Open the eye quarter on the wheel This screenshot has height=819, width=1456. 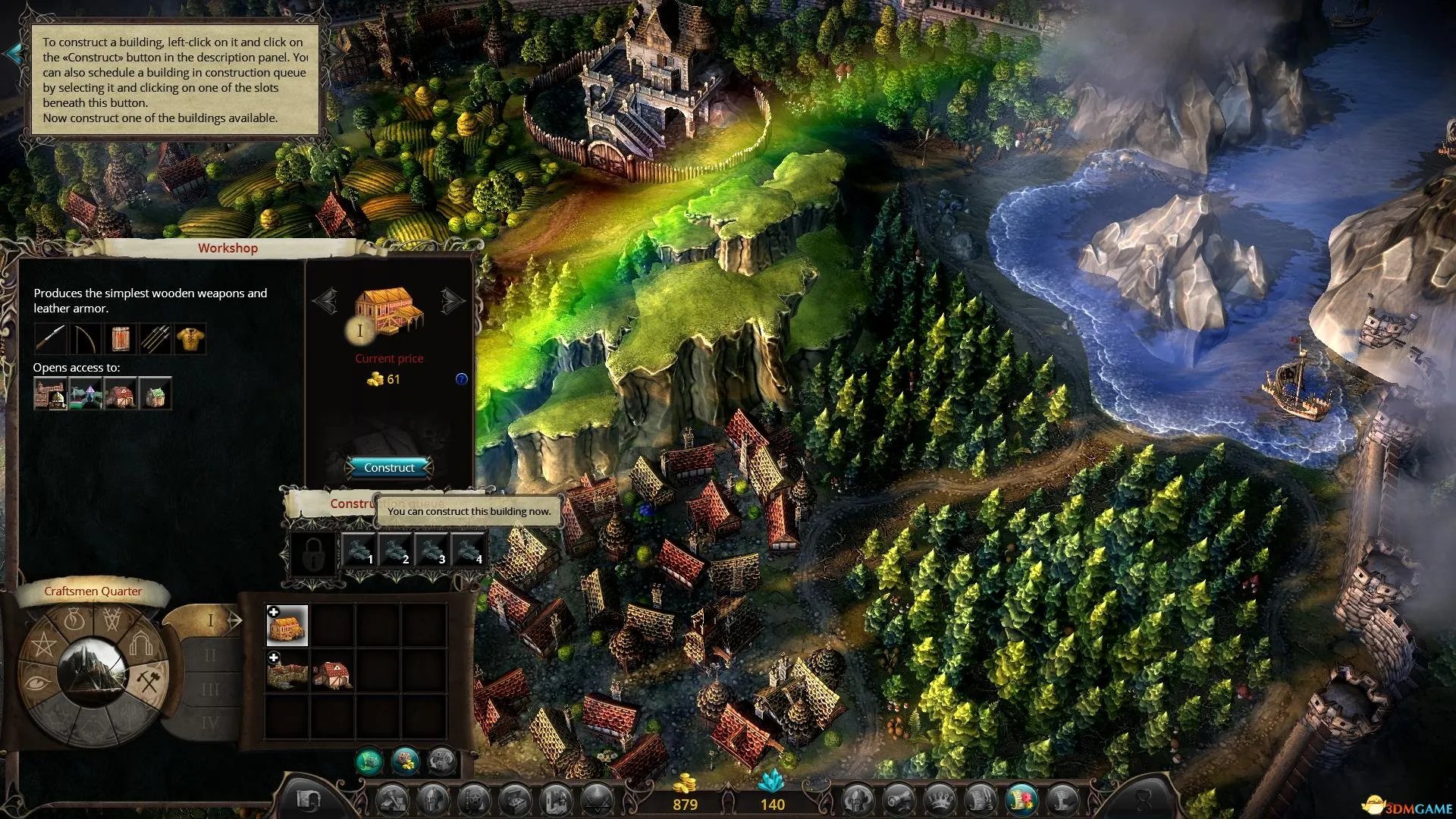coord(35,682)
